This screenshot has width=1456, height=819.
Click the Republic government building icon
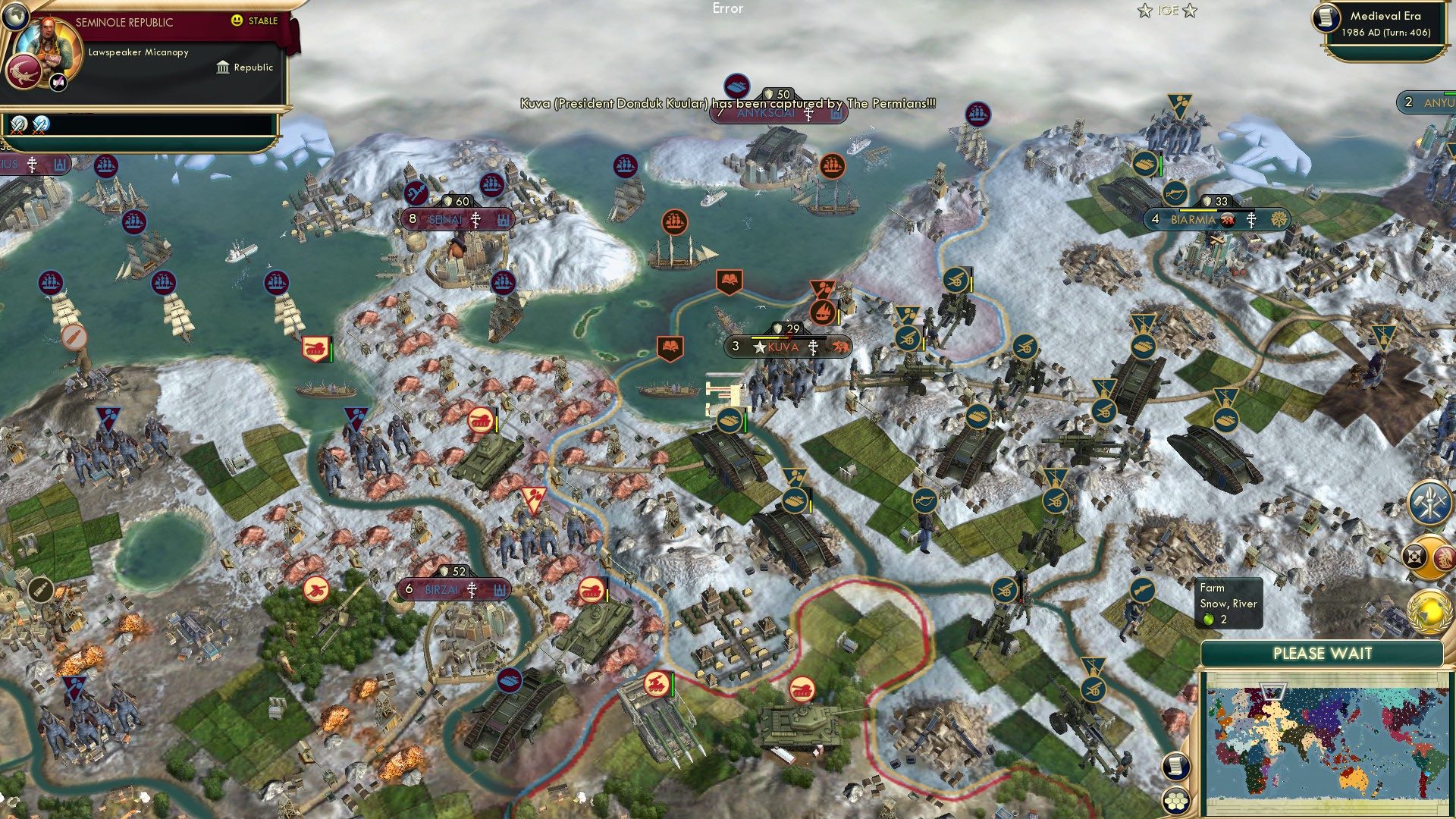(x=222, y=67)
